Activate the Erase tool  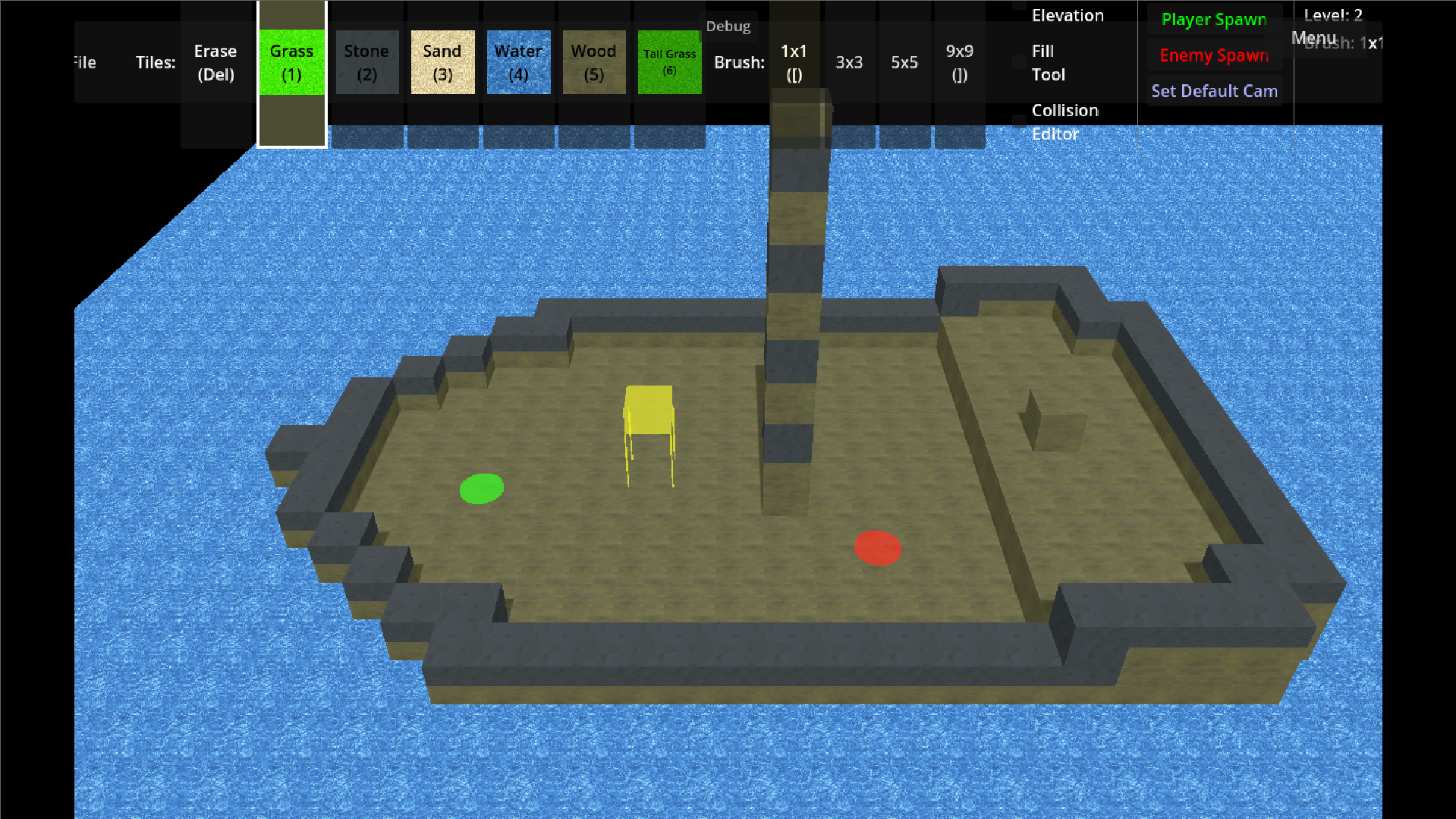click(215, 62)
